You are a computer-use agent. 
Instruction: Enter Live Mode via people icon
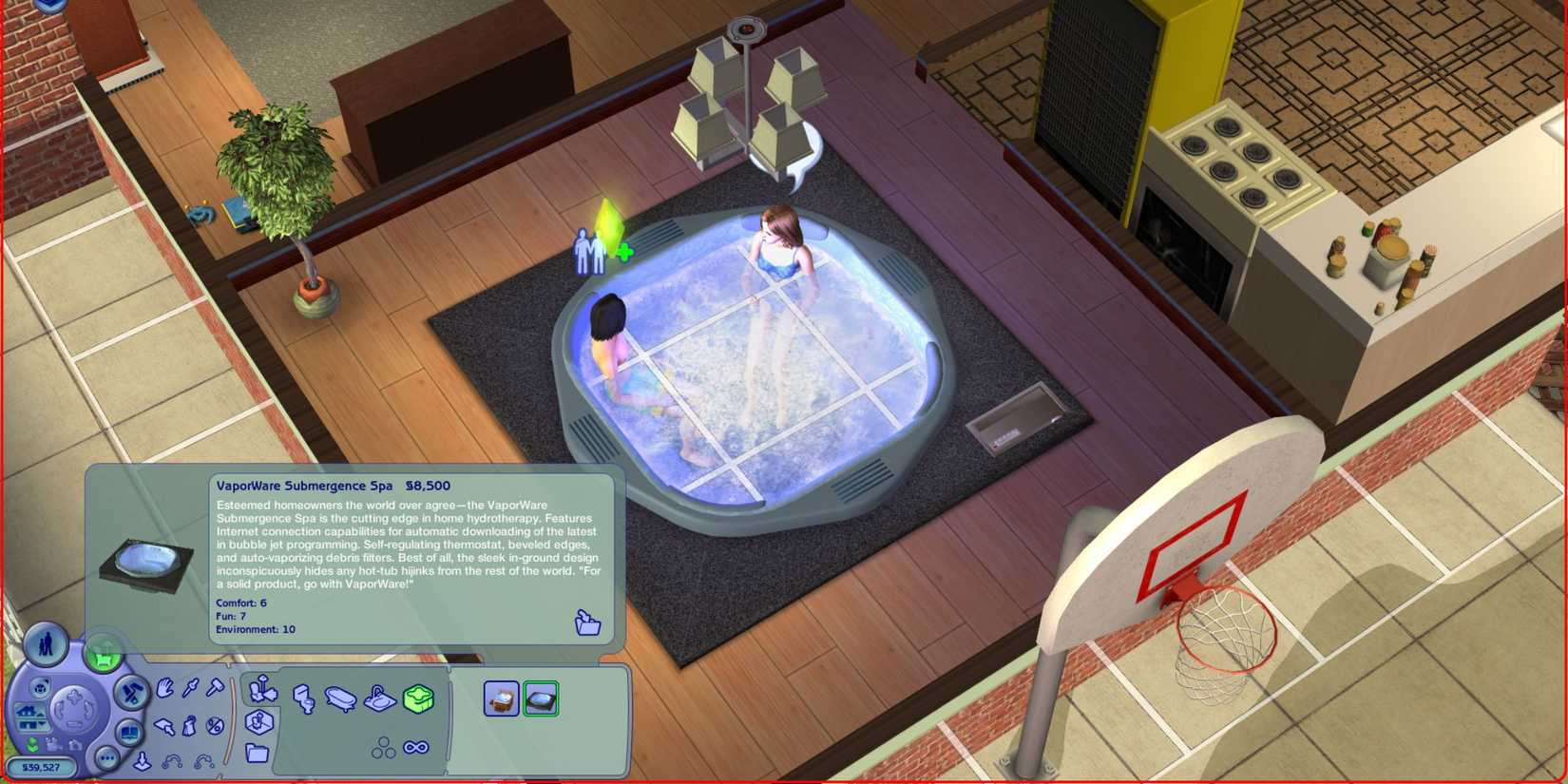coord(47,647)
